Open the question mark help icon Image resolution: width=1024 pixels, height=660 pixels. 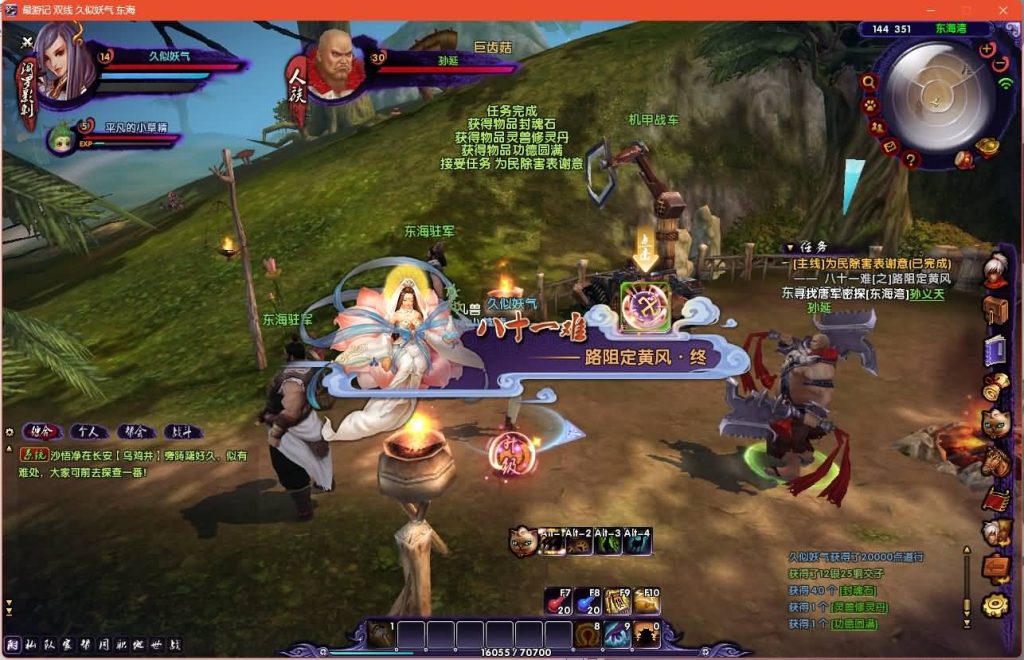click(x=910, y=158)
